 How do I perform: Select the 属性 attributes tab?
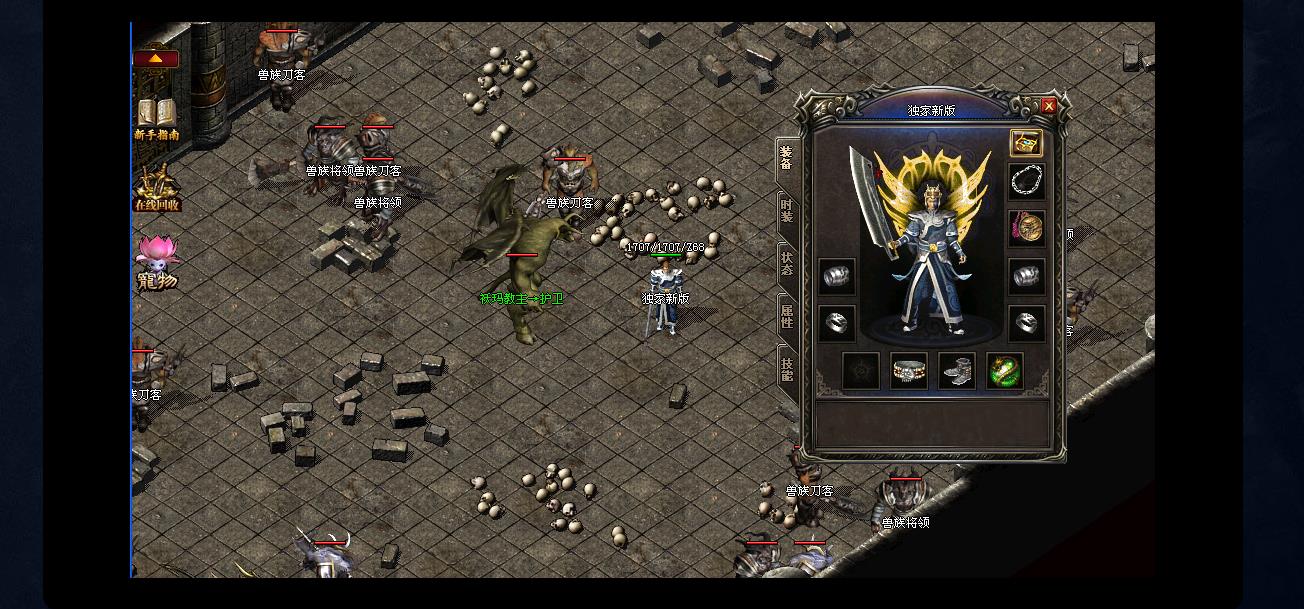787,317
